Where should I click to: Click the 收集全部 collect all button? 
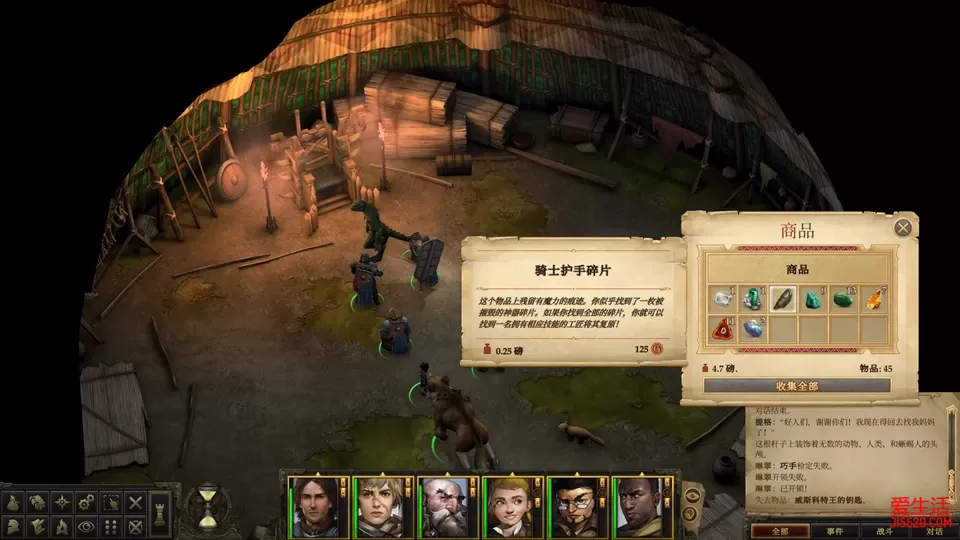pyautogui.click(x=797, y=385)
